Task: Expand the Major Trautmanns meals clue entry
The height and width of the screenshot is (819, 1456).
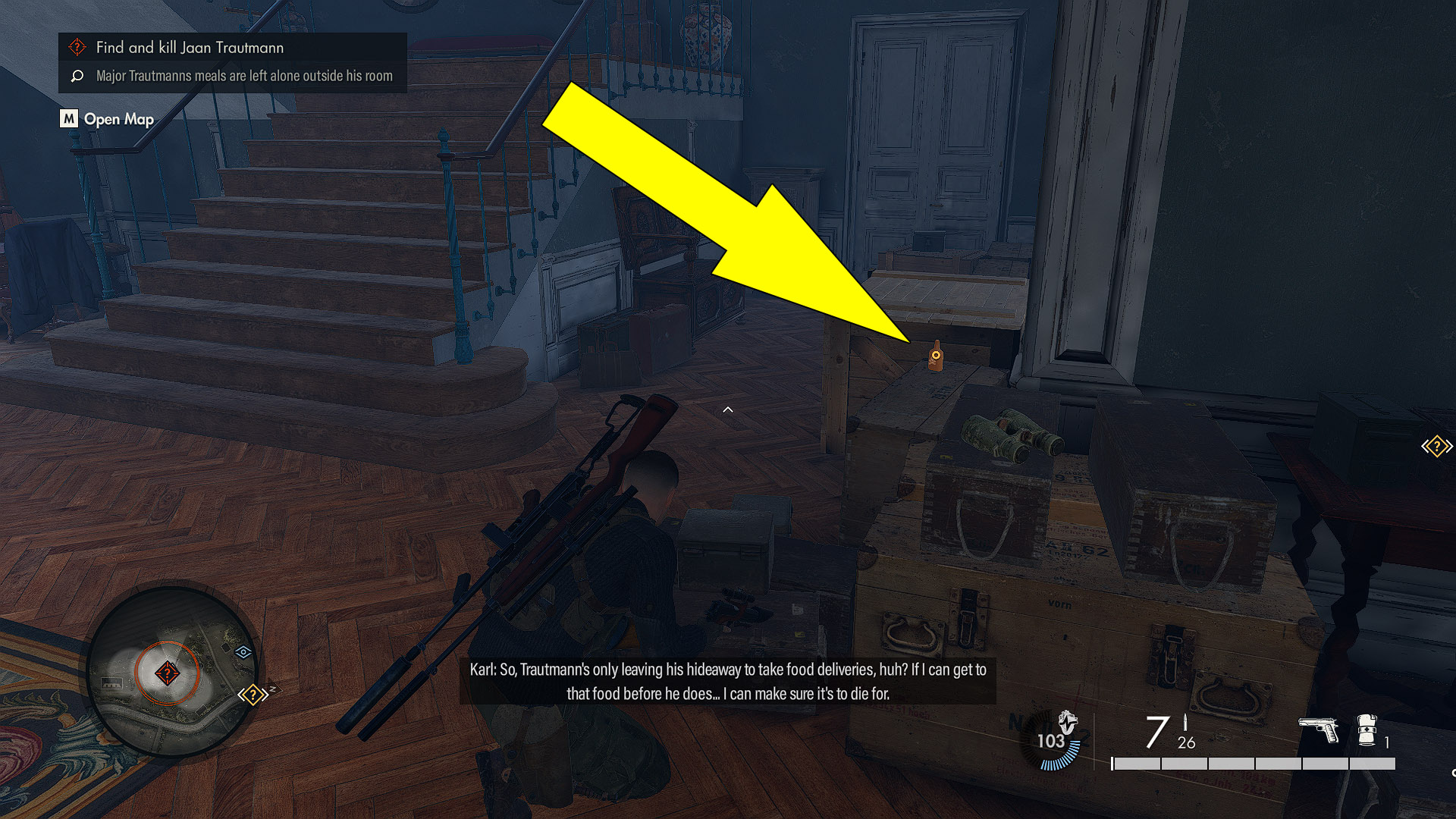Action: [243, 76]
